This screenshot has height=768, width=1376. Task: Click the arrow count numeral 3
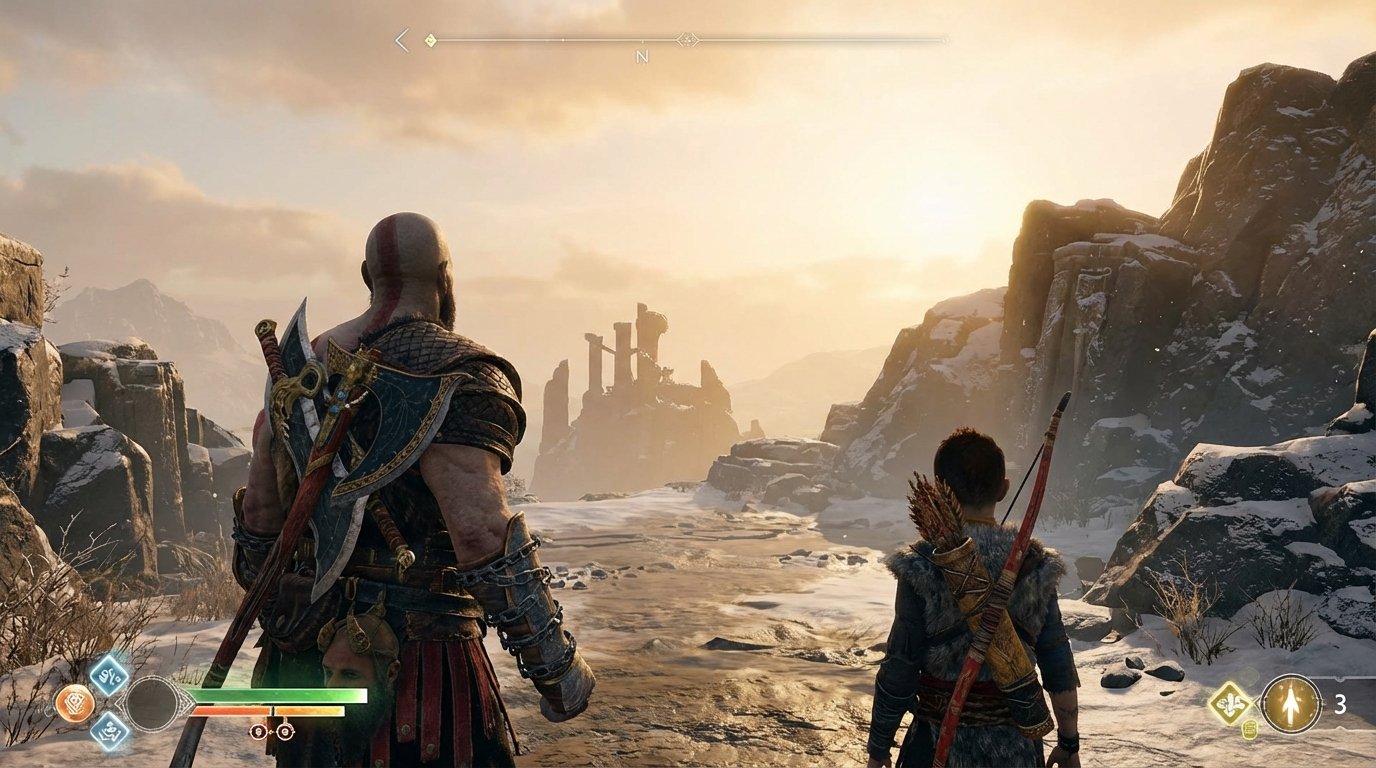[x=1340, y=704]
